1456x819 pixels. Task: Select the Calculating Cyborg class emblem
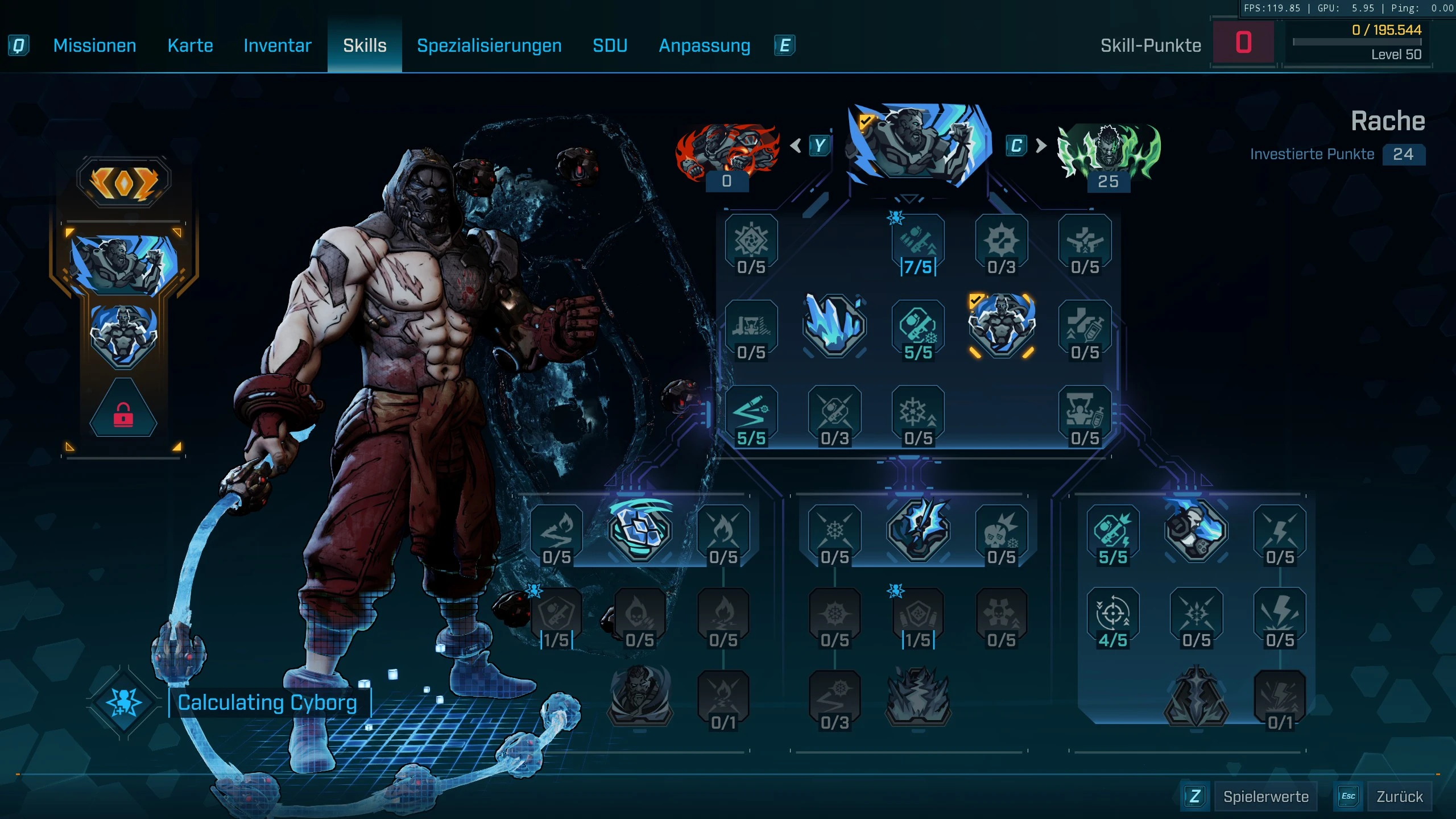tap(123, 703)
